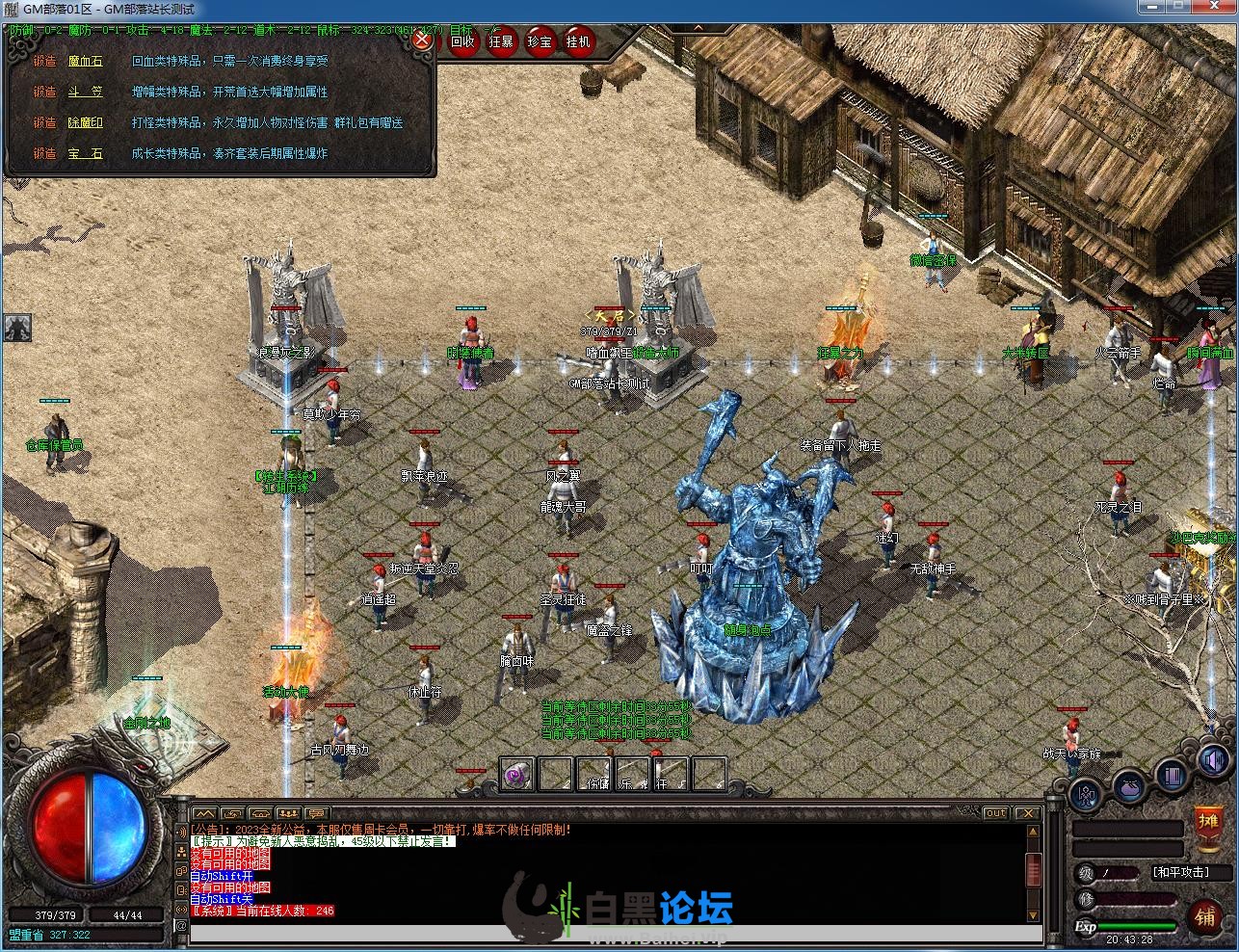1239x952 pixels.
Task: Close the forging info panel
Action: 421,40
